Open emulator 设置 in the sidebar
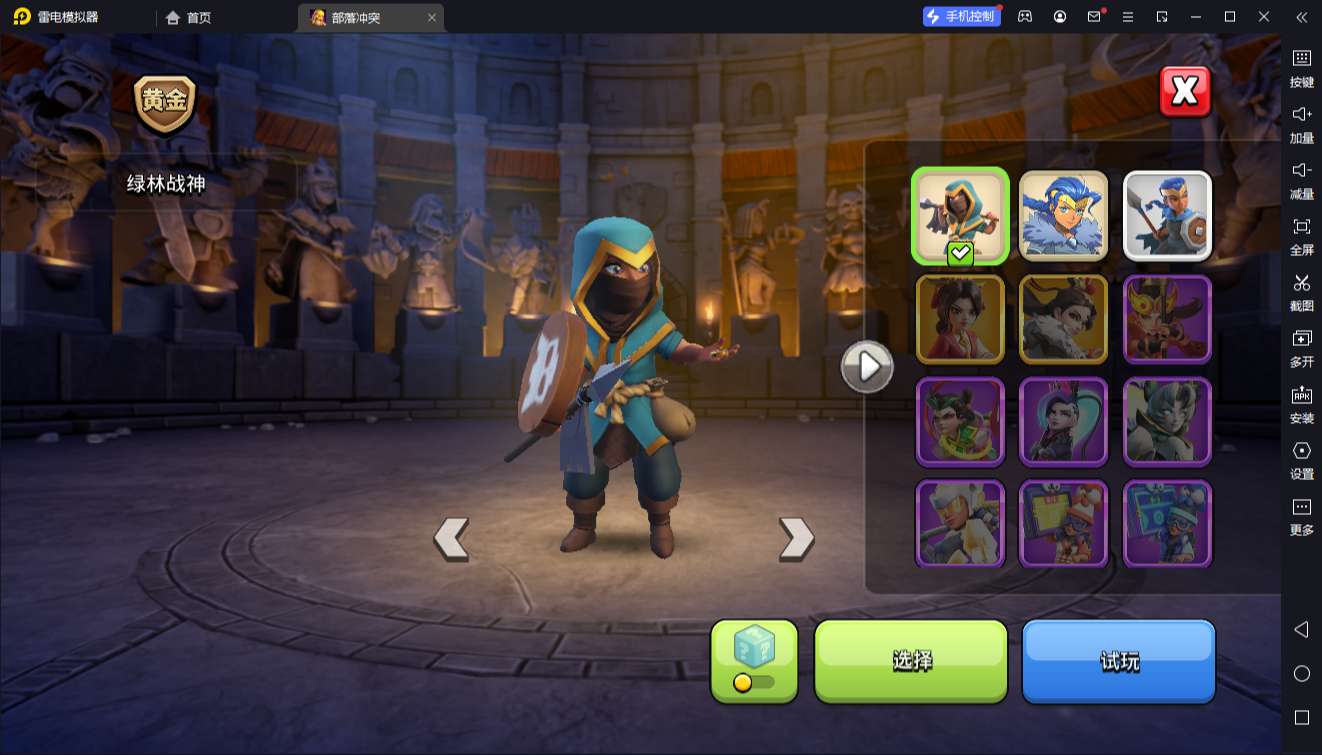 point(1301,459)
